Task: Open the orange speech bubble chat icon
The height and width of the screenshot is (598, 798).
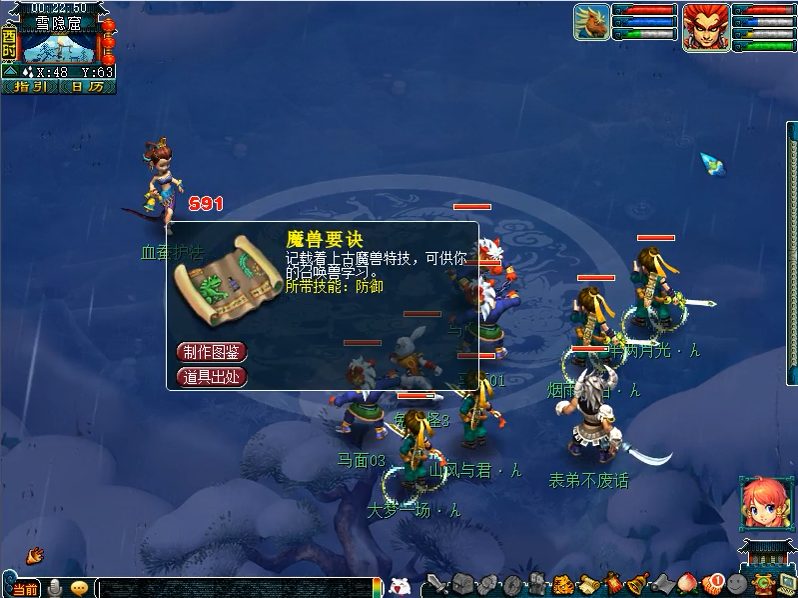Action: [x=79, y=588]
